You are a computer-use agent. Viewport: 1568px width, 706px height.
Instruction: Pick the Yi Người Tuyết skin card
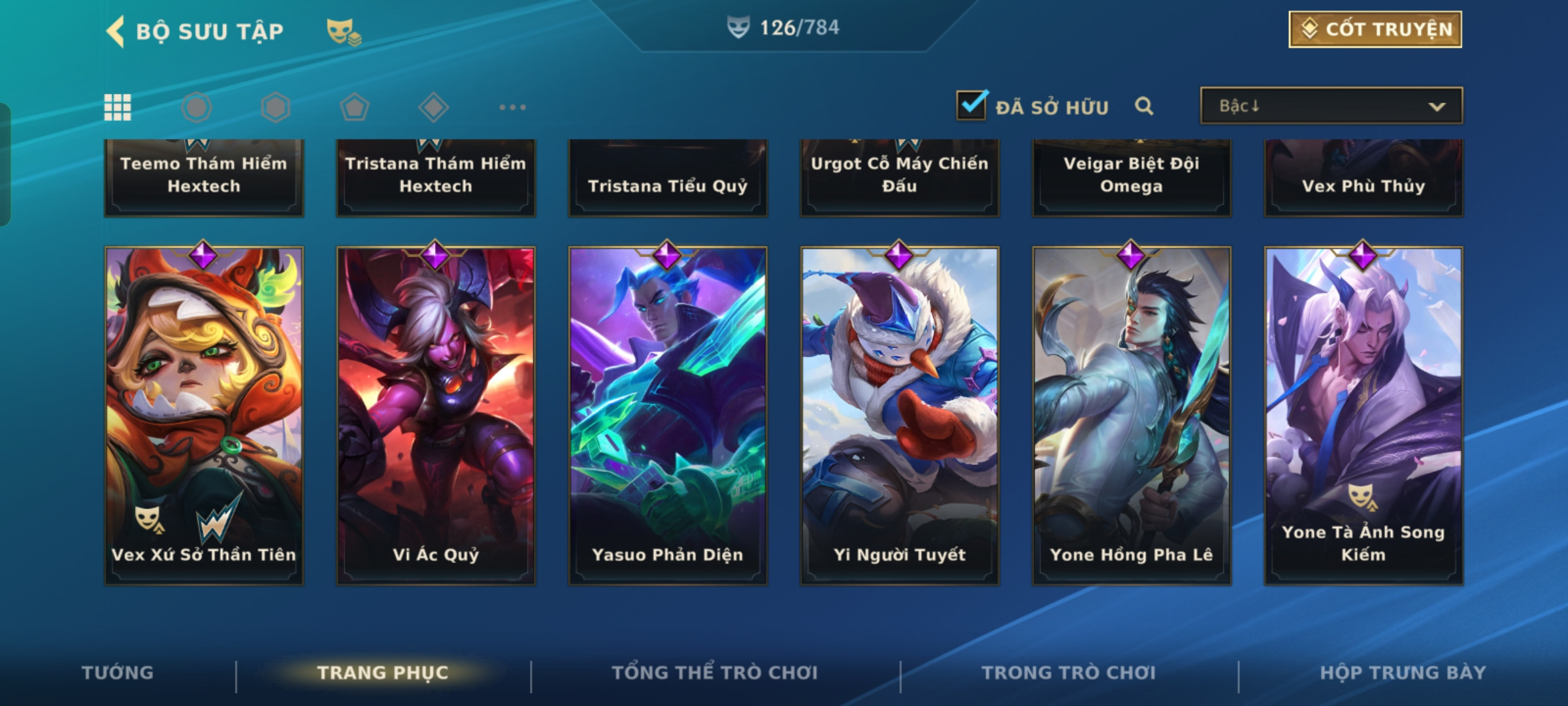pos(900,415)
